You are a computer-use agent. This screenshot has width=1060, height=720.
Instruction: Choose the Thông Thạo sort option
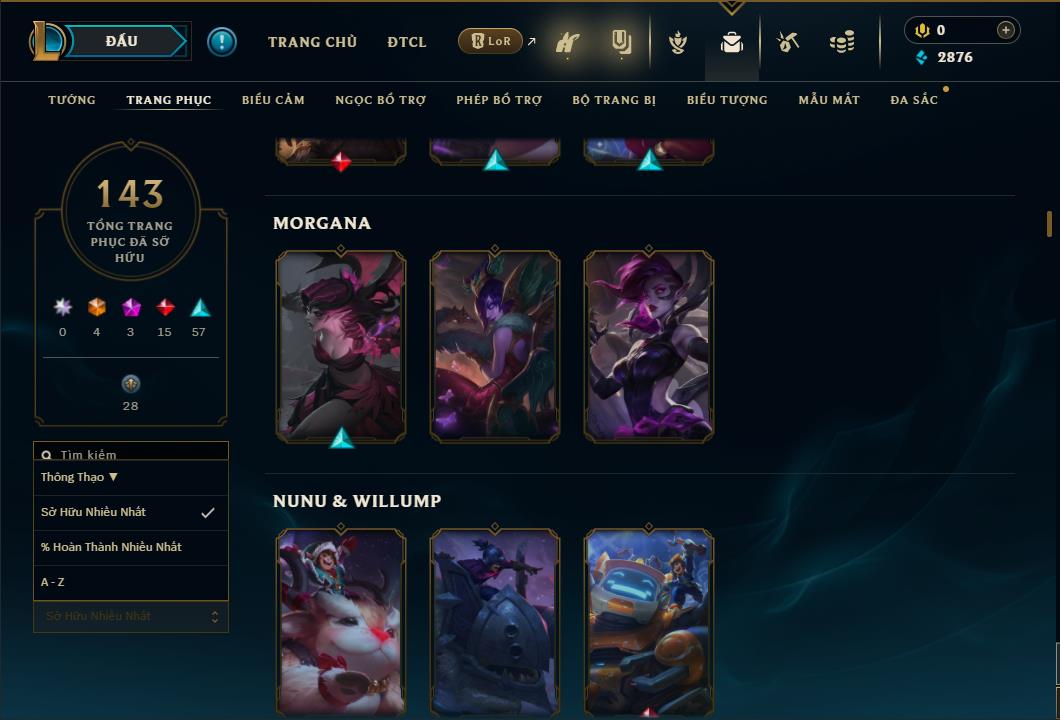(x=80, y=477)
